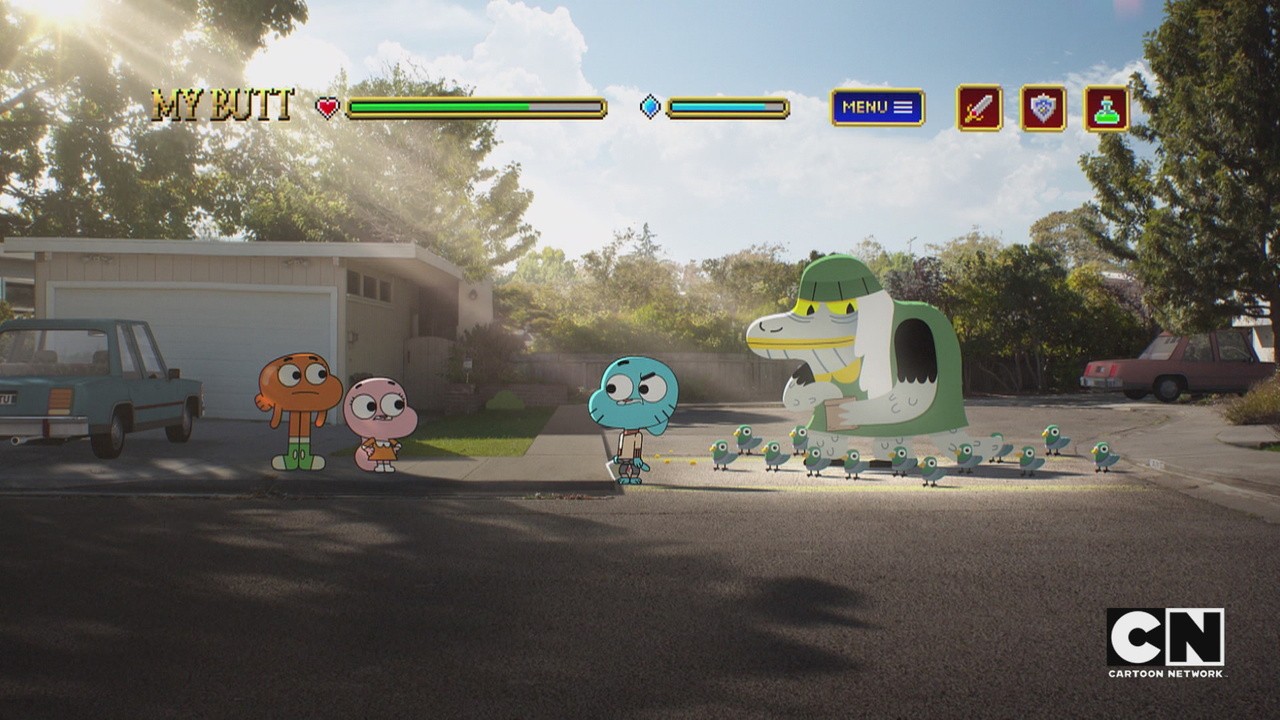Use the green potion icon
Image resolution: width=1280 pixels, height=720 pixels.
pos(1106,108)
